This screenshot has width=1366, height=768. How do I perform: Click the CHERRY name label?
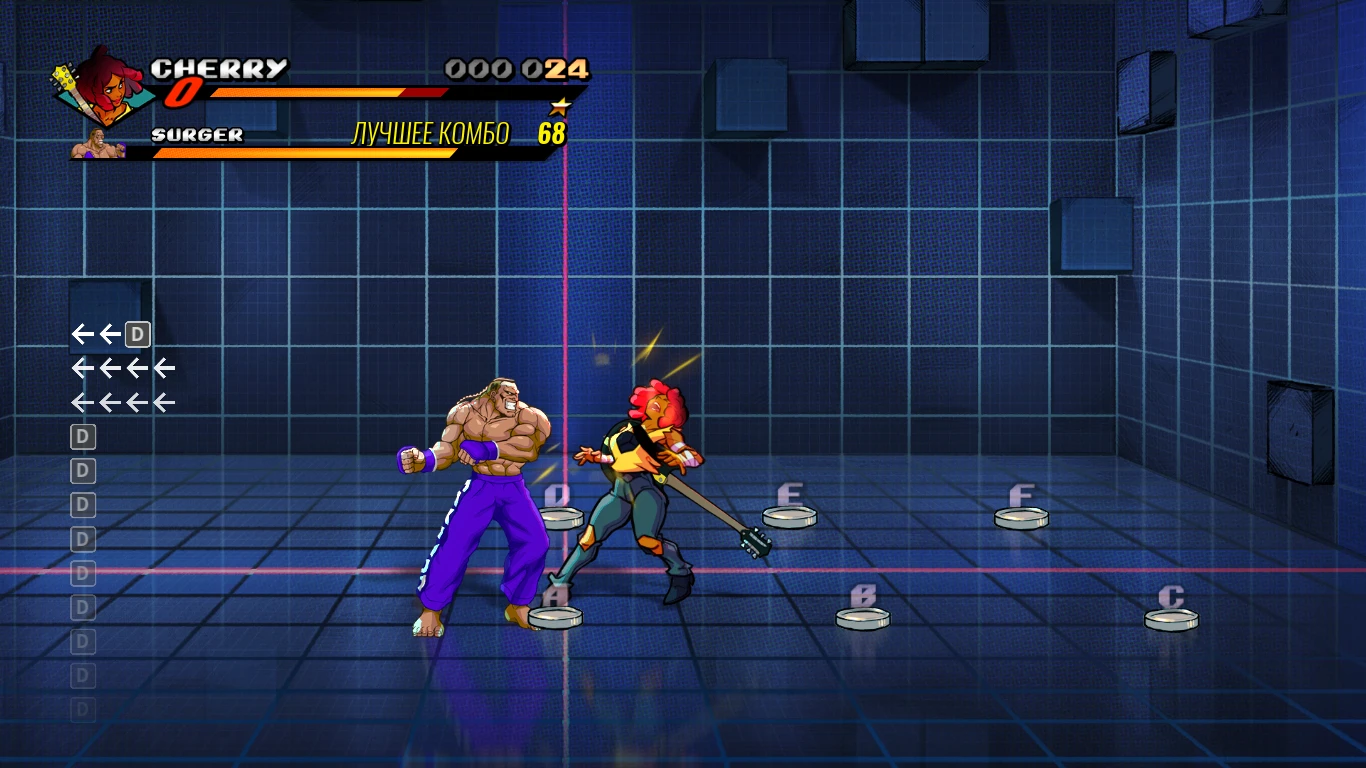coord(219,69)
